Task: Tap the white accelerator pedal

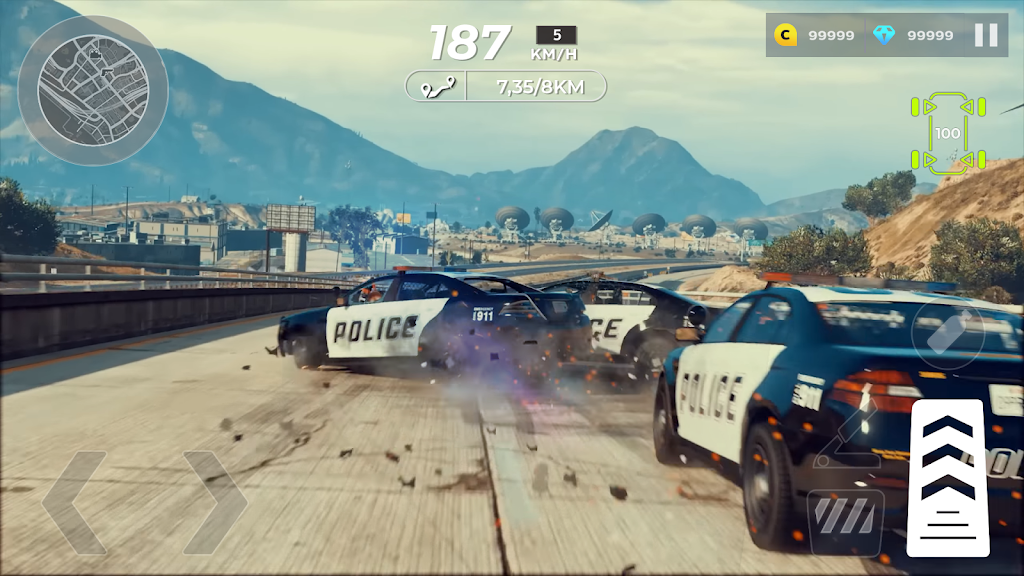Action: click(x=947, y=477)
